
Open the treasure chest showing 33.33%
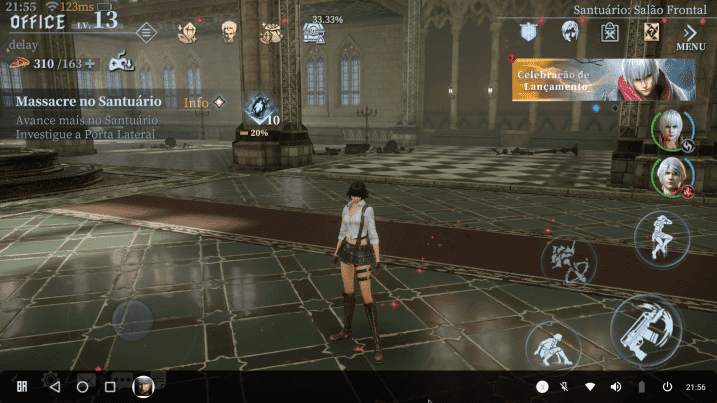(313, 33)
